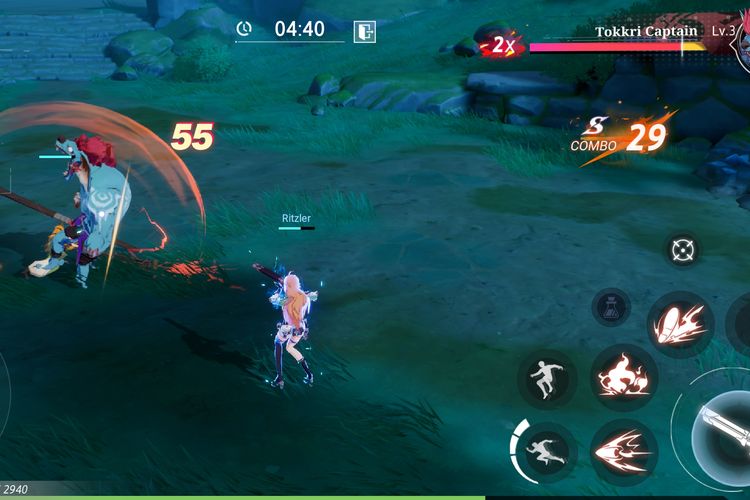Exit the stage via the door icon

(x=364, y=31)
